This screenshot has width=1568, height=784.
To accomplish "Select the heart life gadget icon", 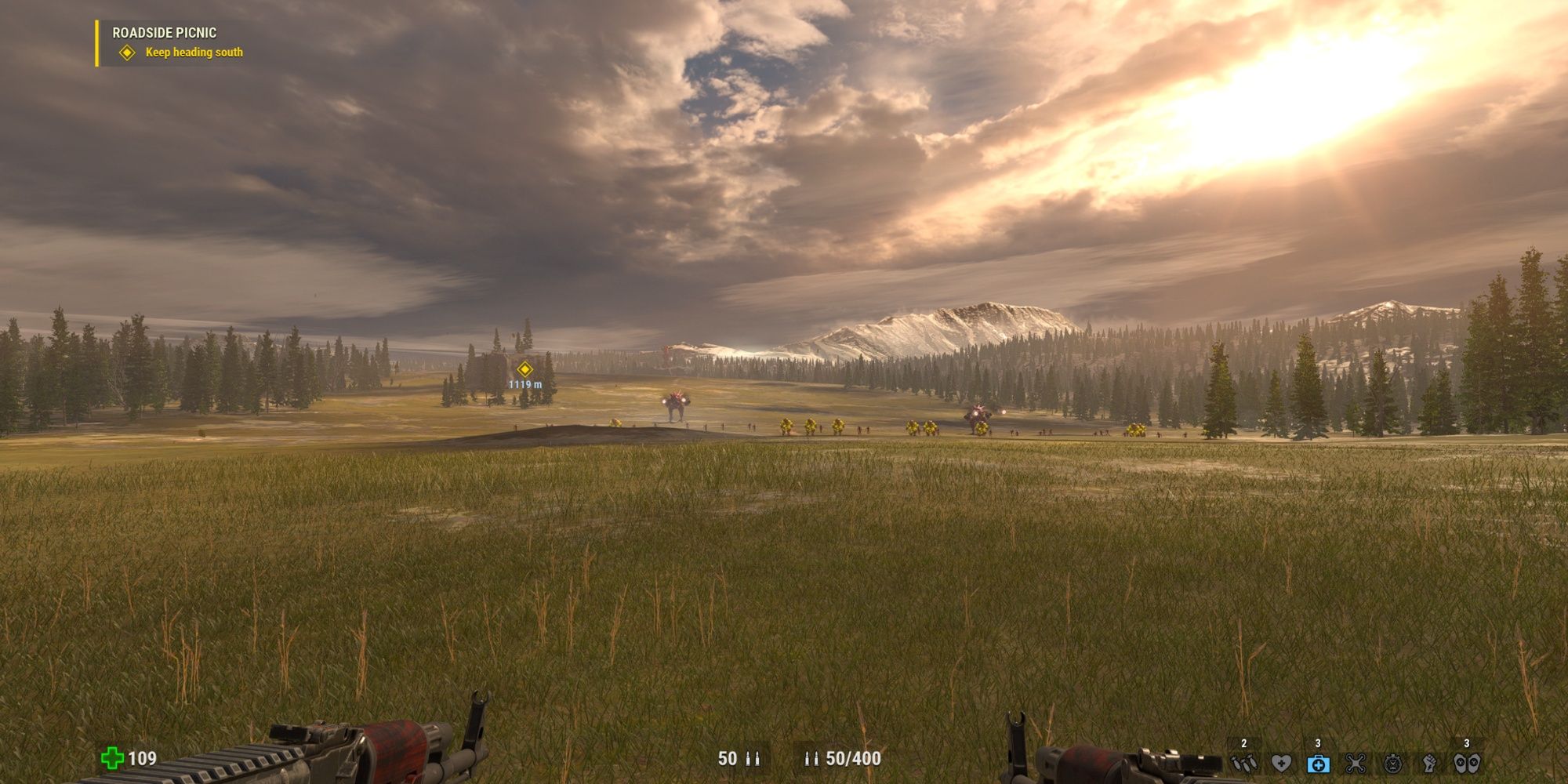I will coord(1283,764).
